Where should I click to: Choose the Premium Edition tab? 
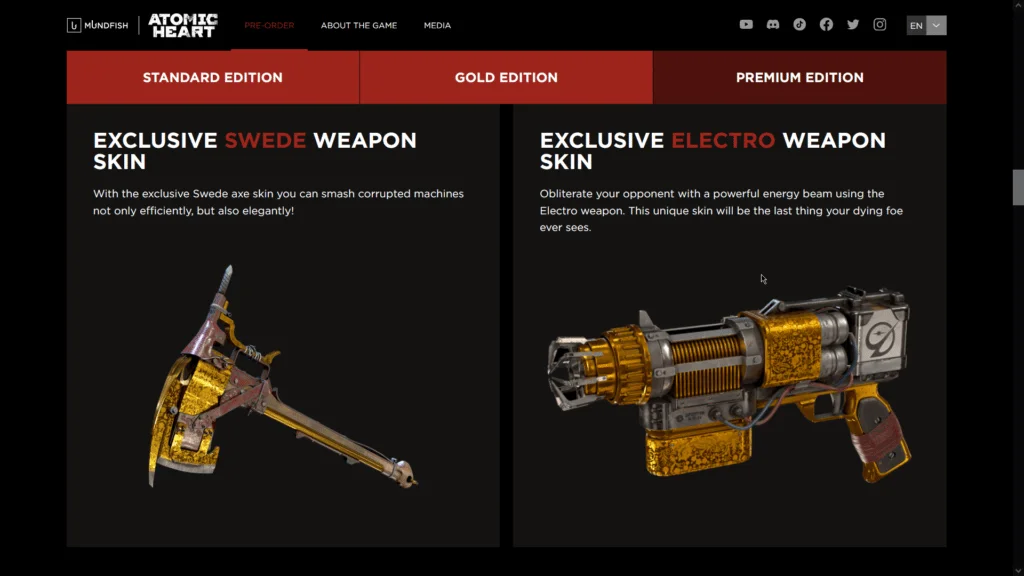pos(799,77)
